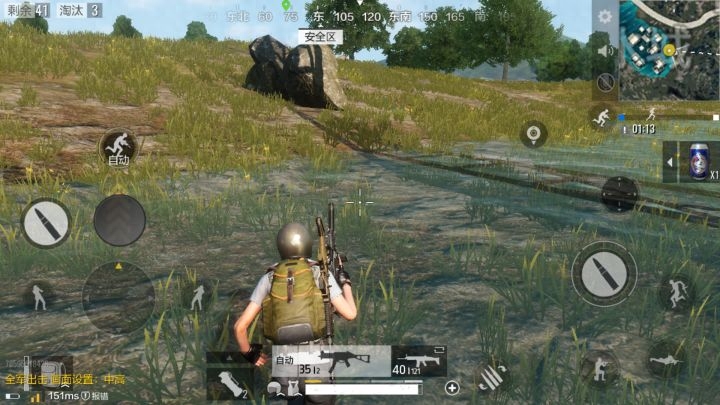This screenshot has width=720, height=405.
Task: Expand the consumables list arrow
Action: coord(670,161)
